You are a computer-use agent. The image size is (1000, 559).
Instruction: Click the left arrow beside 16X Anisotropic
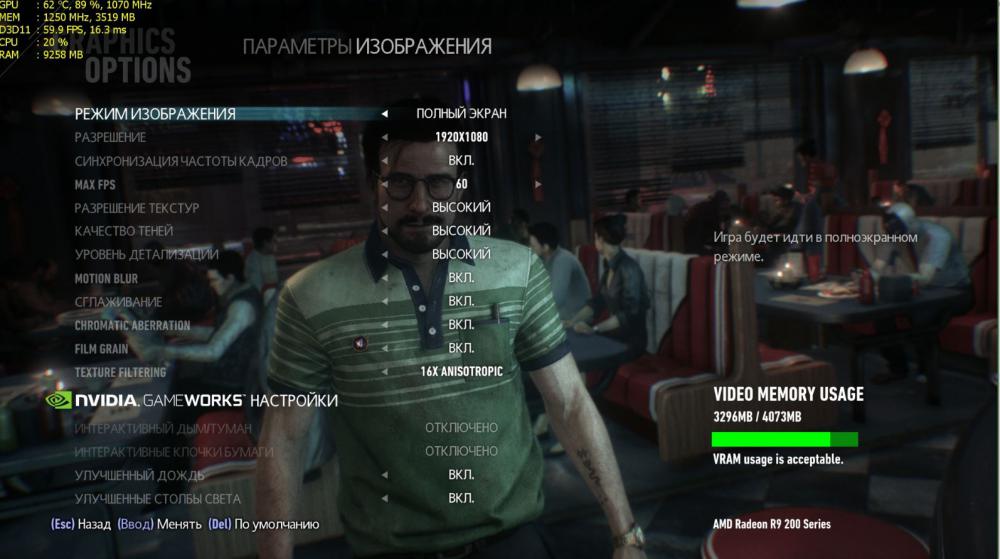[385, 372]
